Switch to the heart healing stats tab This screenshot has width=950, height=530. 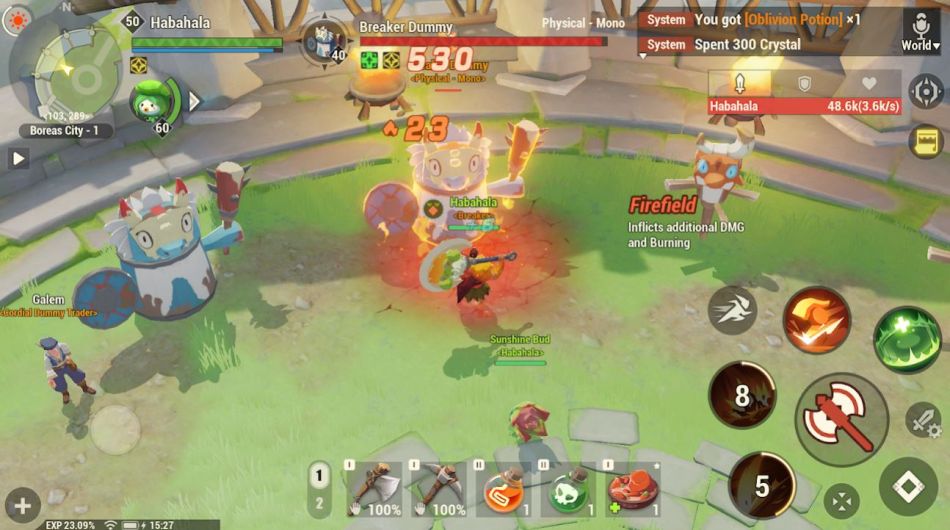[x=868, y=84]
